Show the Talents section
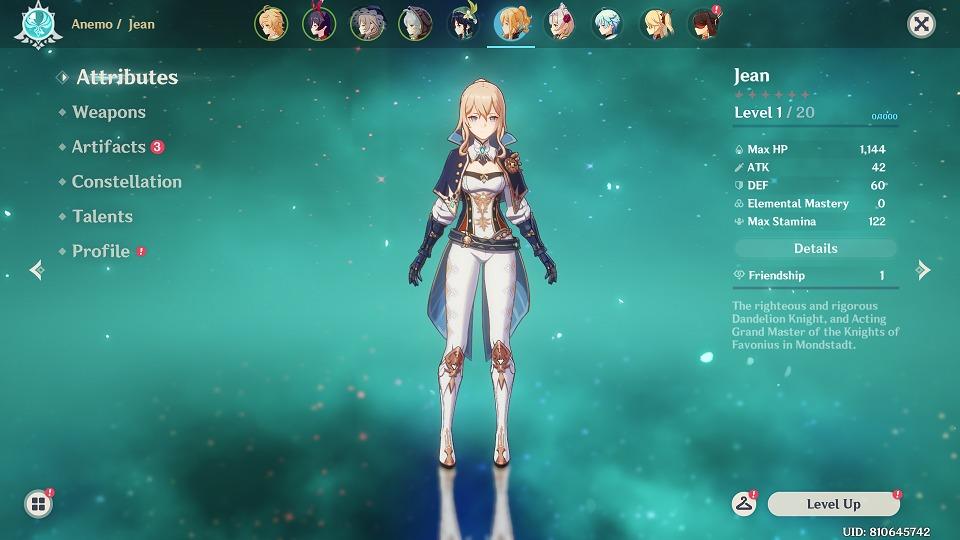 coord(102,216)
